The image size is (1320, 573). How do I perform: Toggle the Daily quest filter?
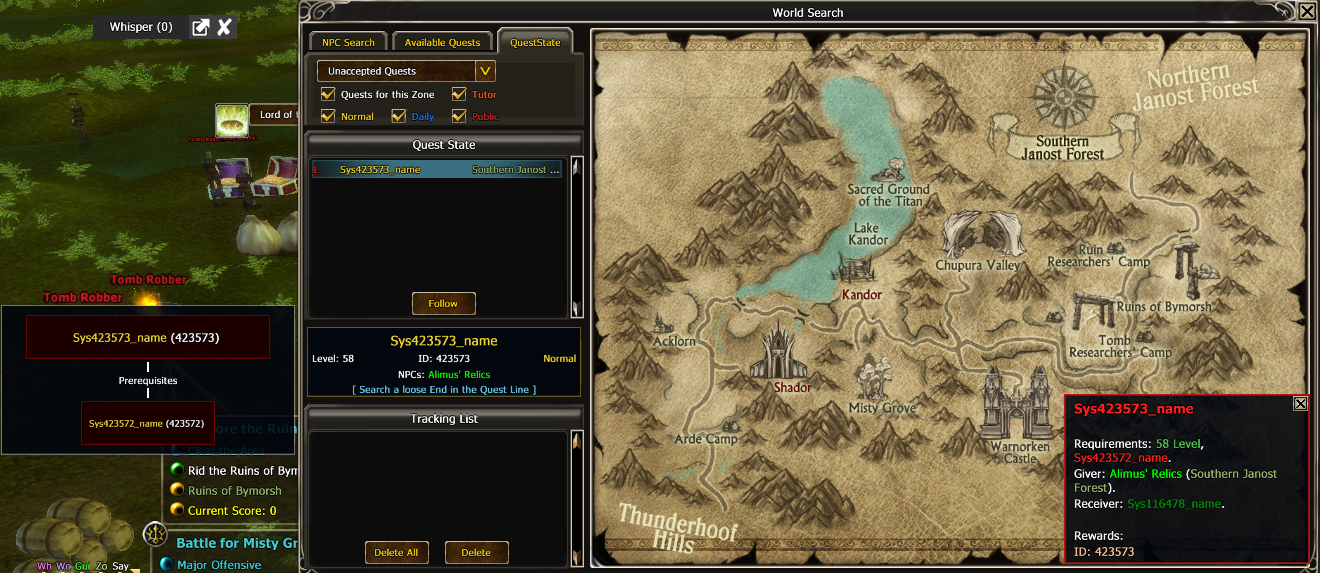(399, 116)
